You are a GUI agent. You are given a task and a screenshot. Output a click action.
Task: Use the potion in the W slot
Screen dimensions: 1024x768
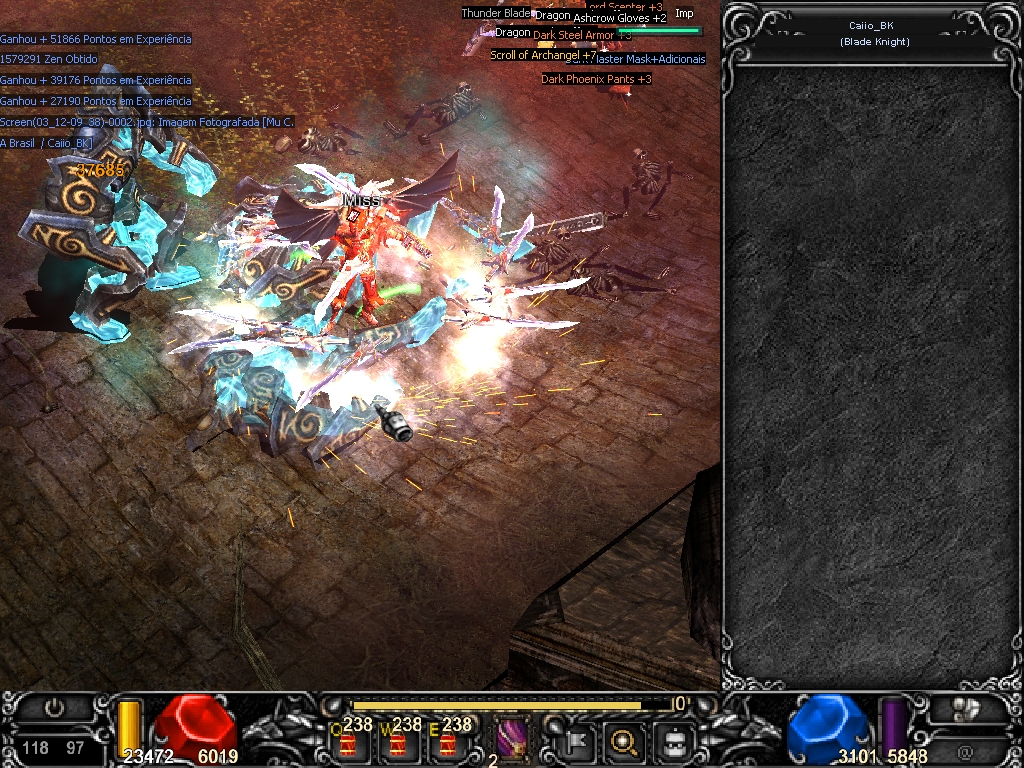(397, 743)
